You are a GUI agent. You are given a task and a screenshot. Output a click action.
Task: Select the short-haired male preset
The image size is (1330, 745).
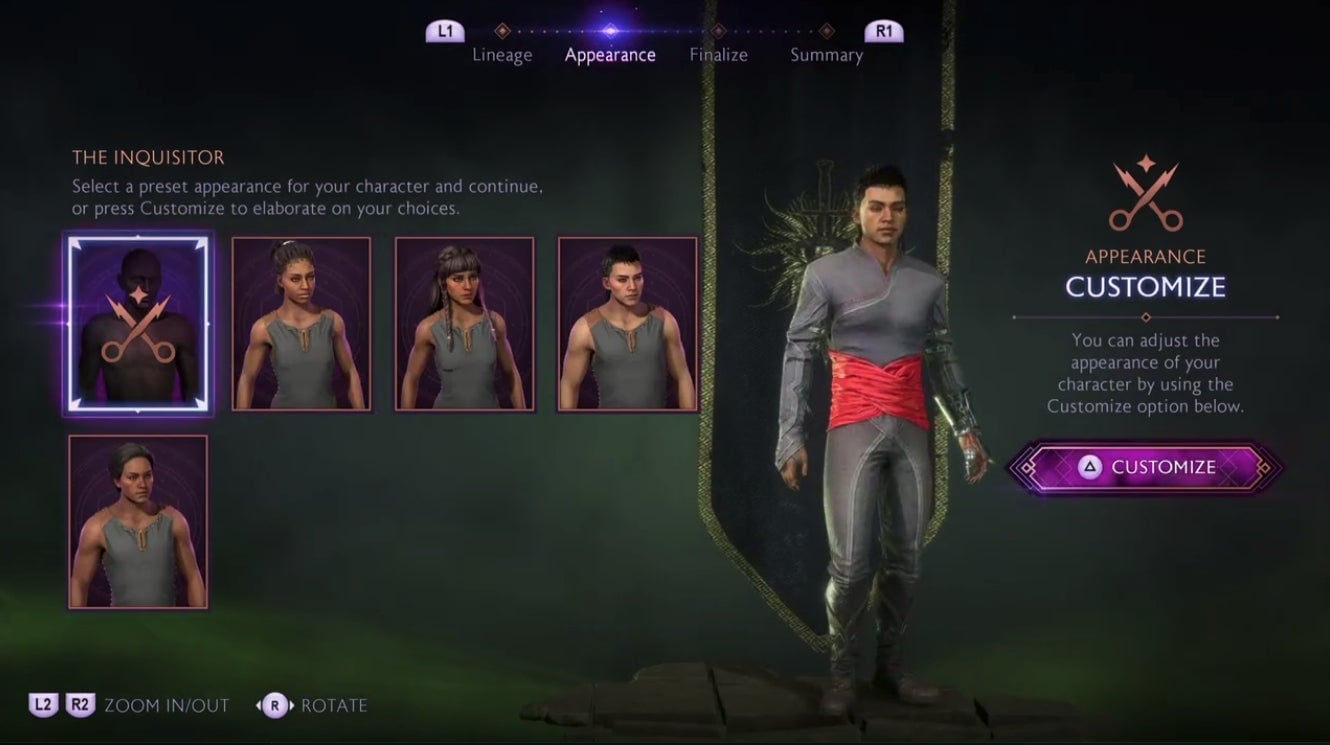[629, 321]
